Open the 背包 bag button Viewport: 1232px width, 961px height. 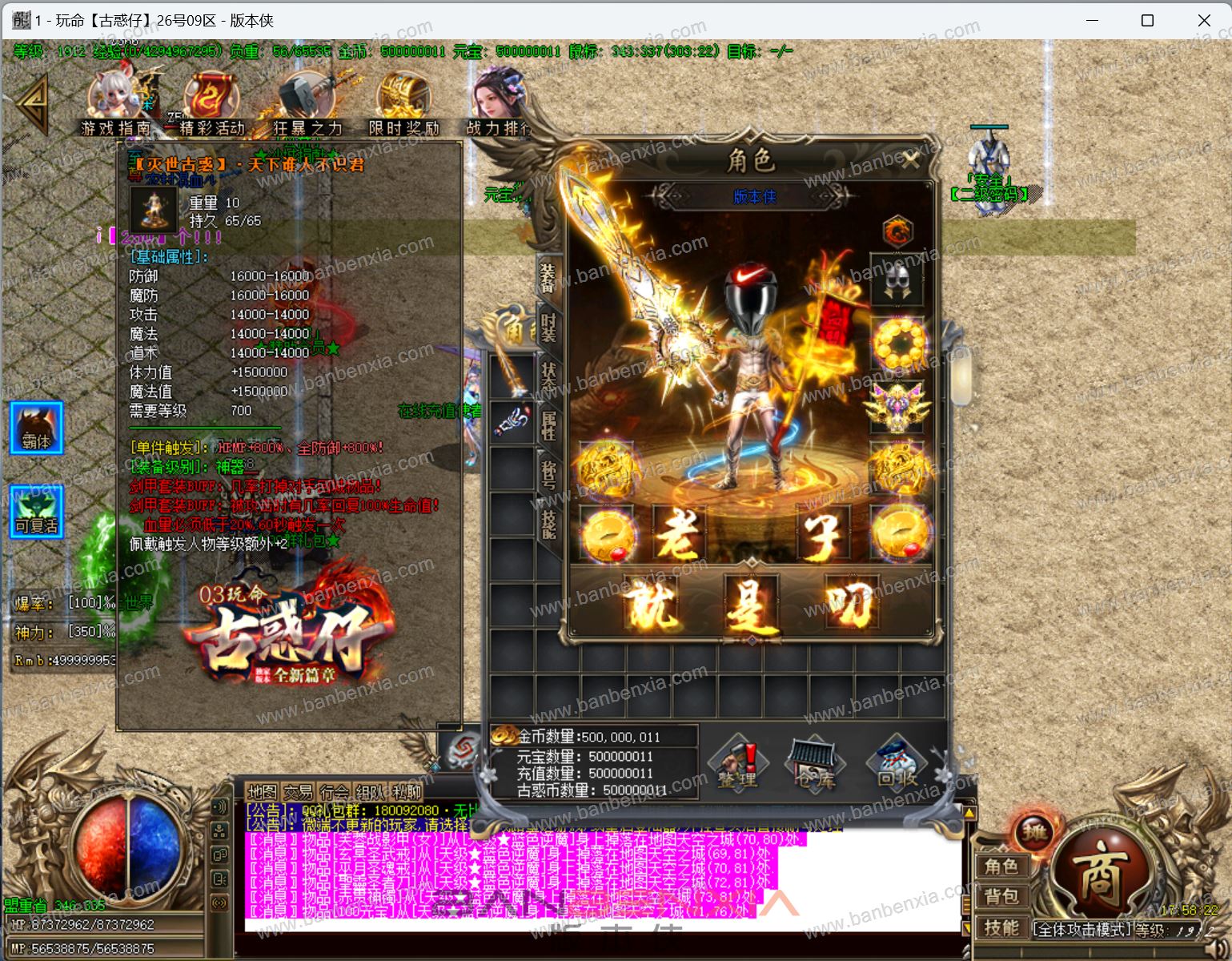click(x=1001, y=897)
